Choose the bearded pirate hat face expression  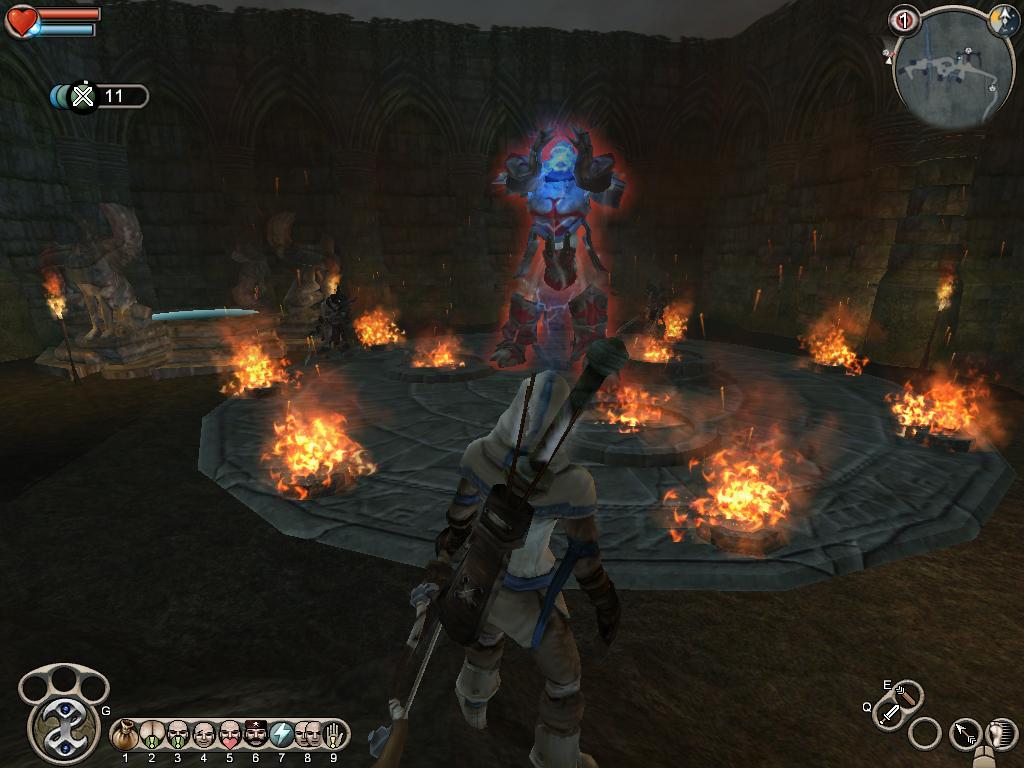(256, 735)
